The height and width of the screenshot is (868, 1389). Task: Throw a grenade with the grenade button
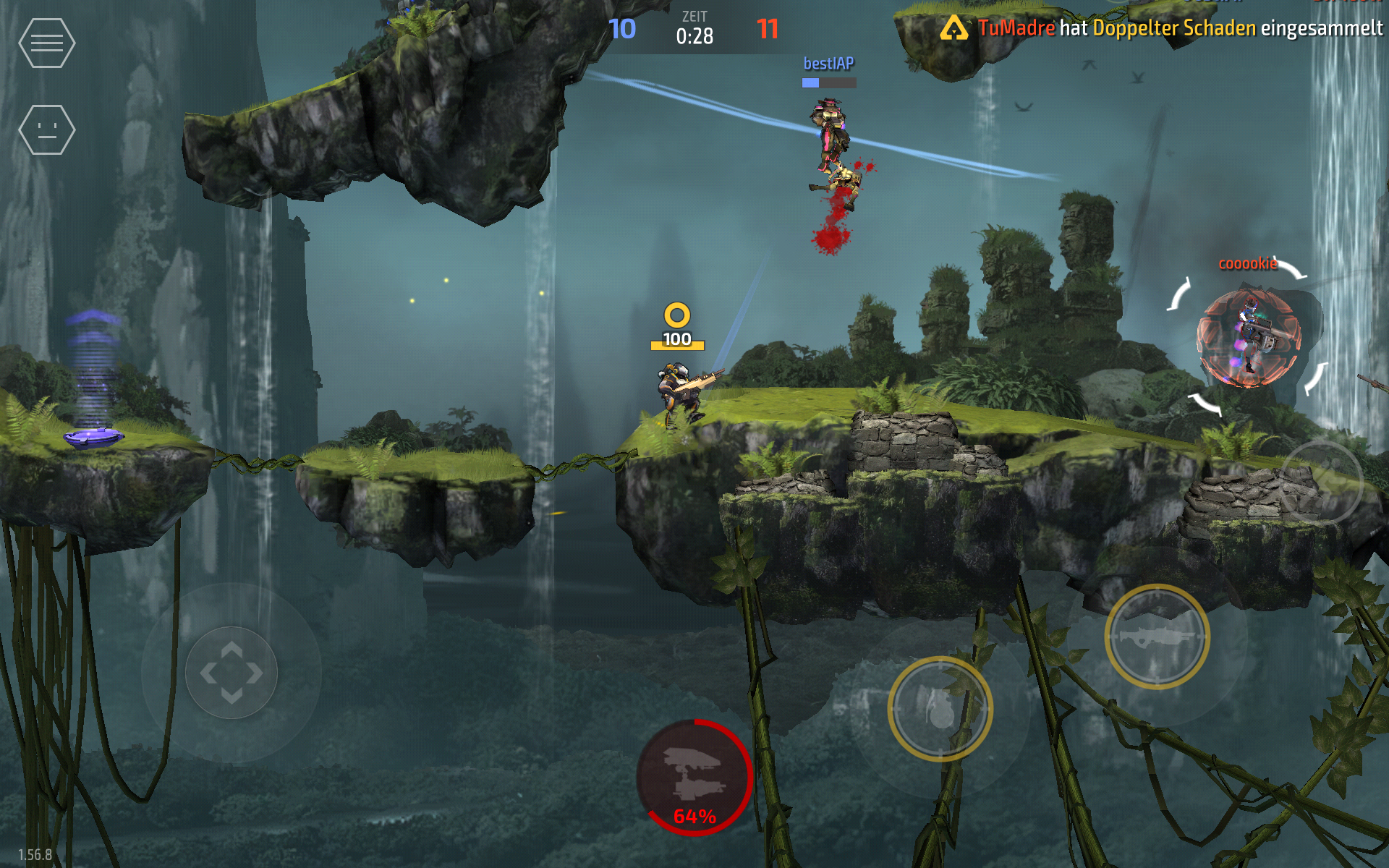tap(940, 709)
